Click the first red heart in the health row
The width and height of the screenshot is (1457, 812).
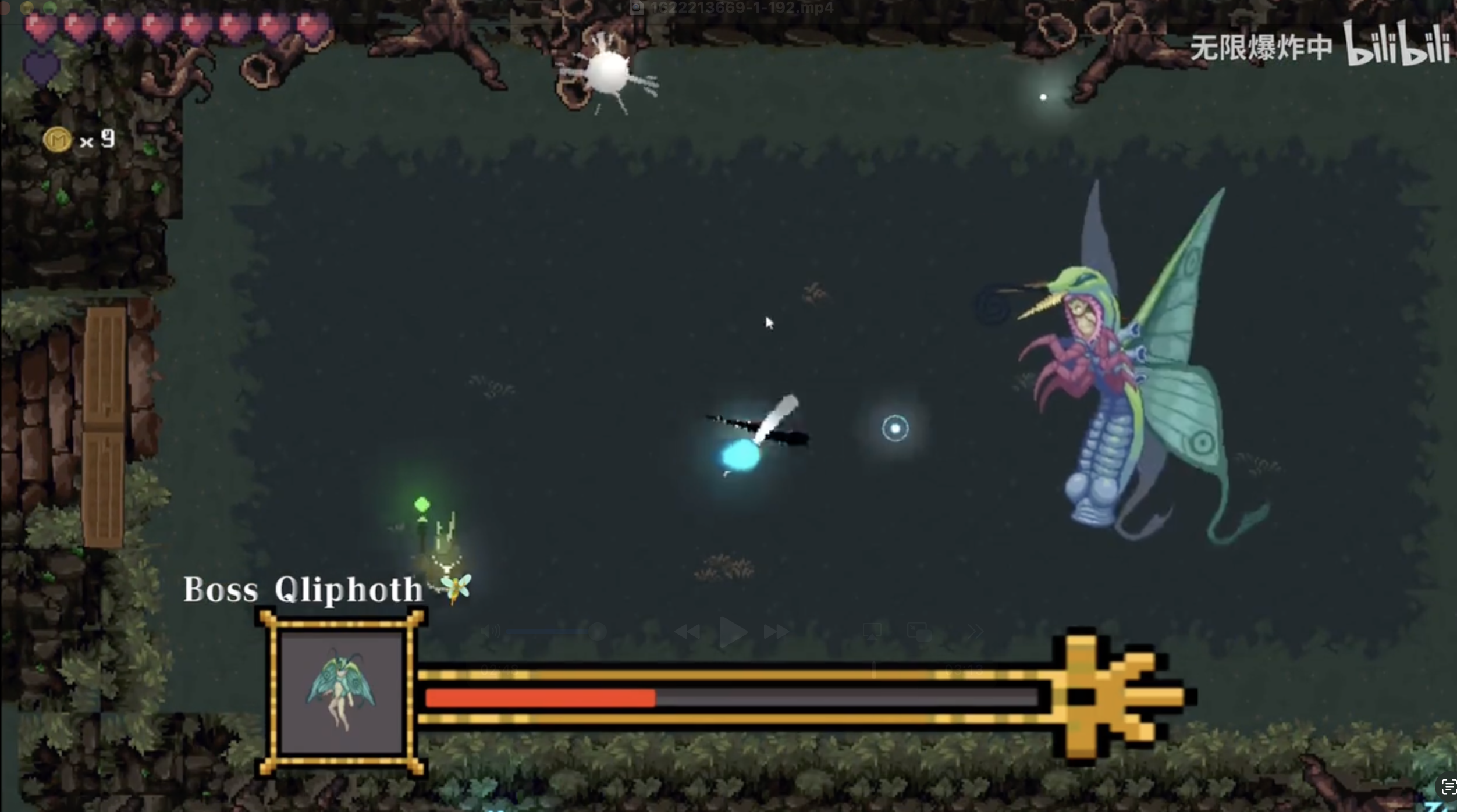coord(38,26)
